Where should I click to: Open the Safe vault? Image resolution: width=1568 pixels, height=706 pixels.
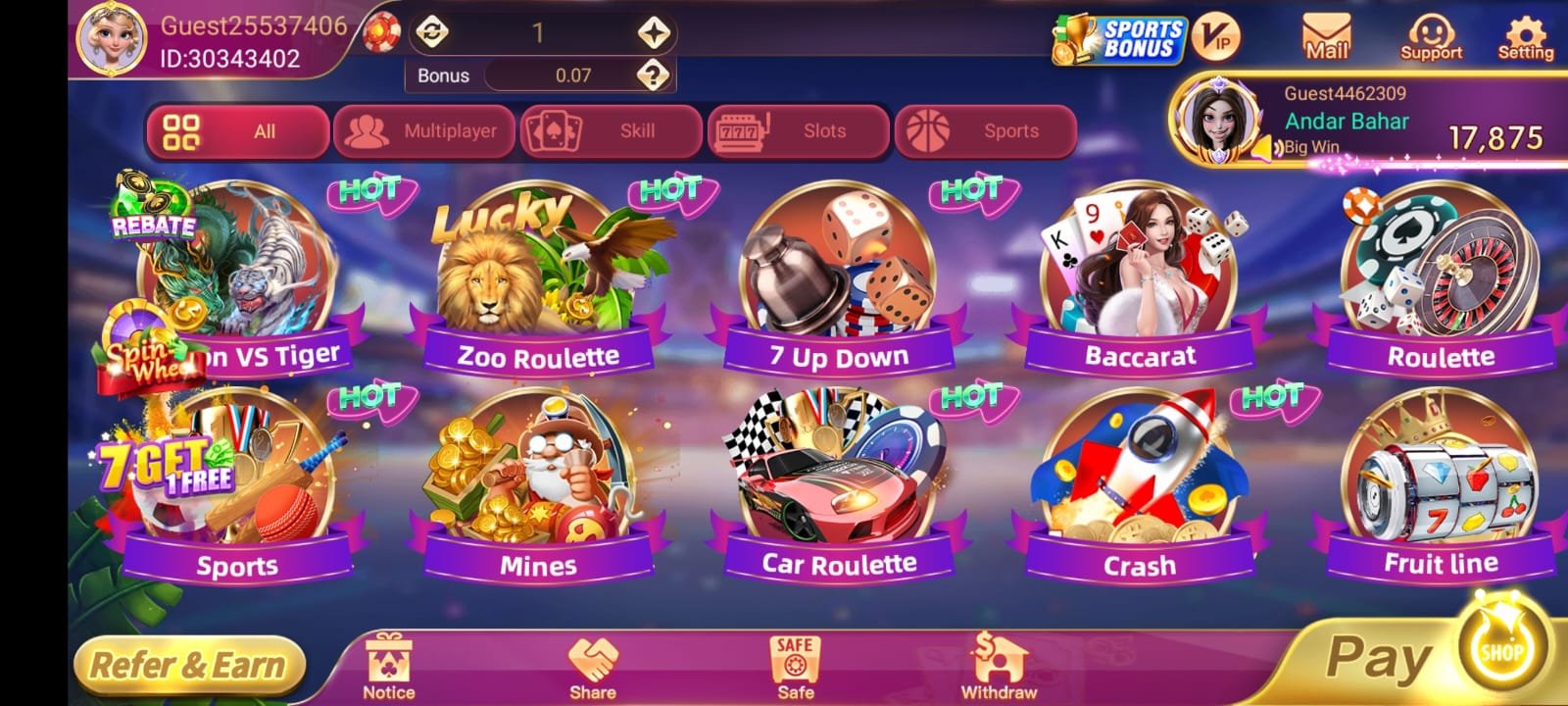coord(795,667)
